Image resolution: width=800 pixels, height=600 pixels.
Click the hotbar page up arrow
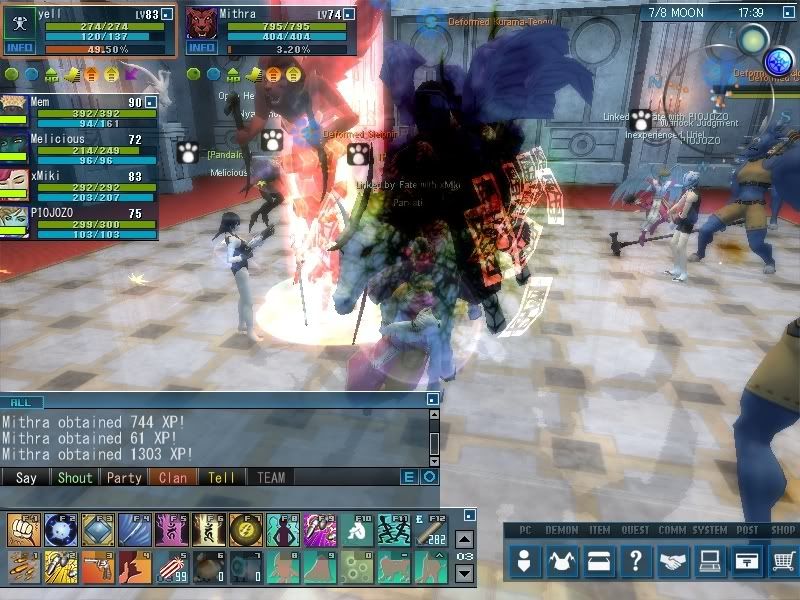coord(464,539)
